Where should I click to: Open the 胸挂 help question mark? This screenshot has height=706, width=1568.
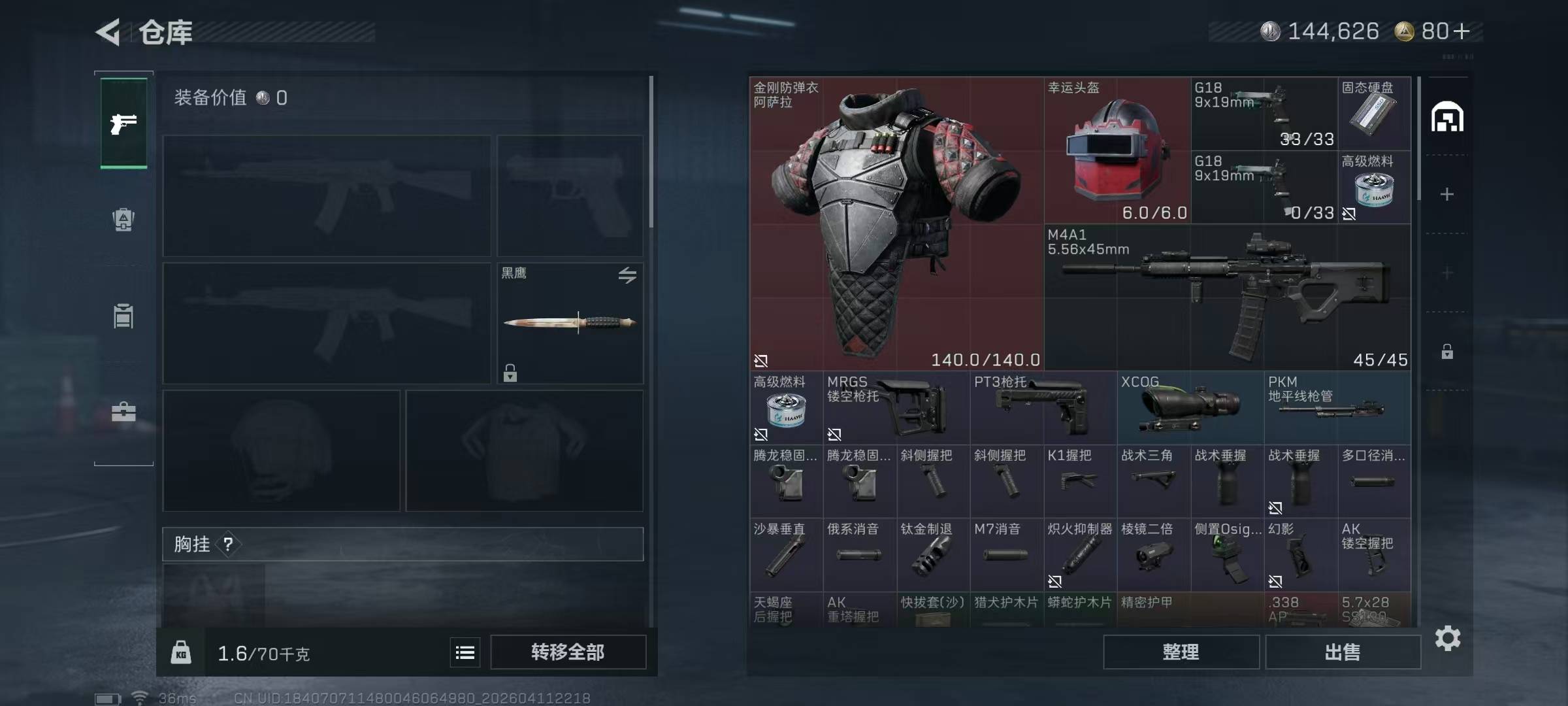(x=228, y=544)
